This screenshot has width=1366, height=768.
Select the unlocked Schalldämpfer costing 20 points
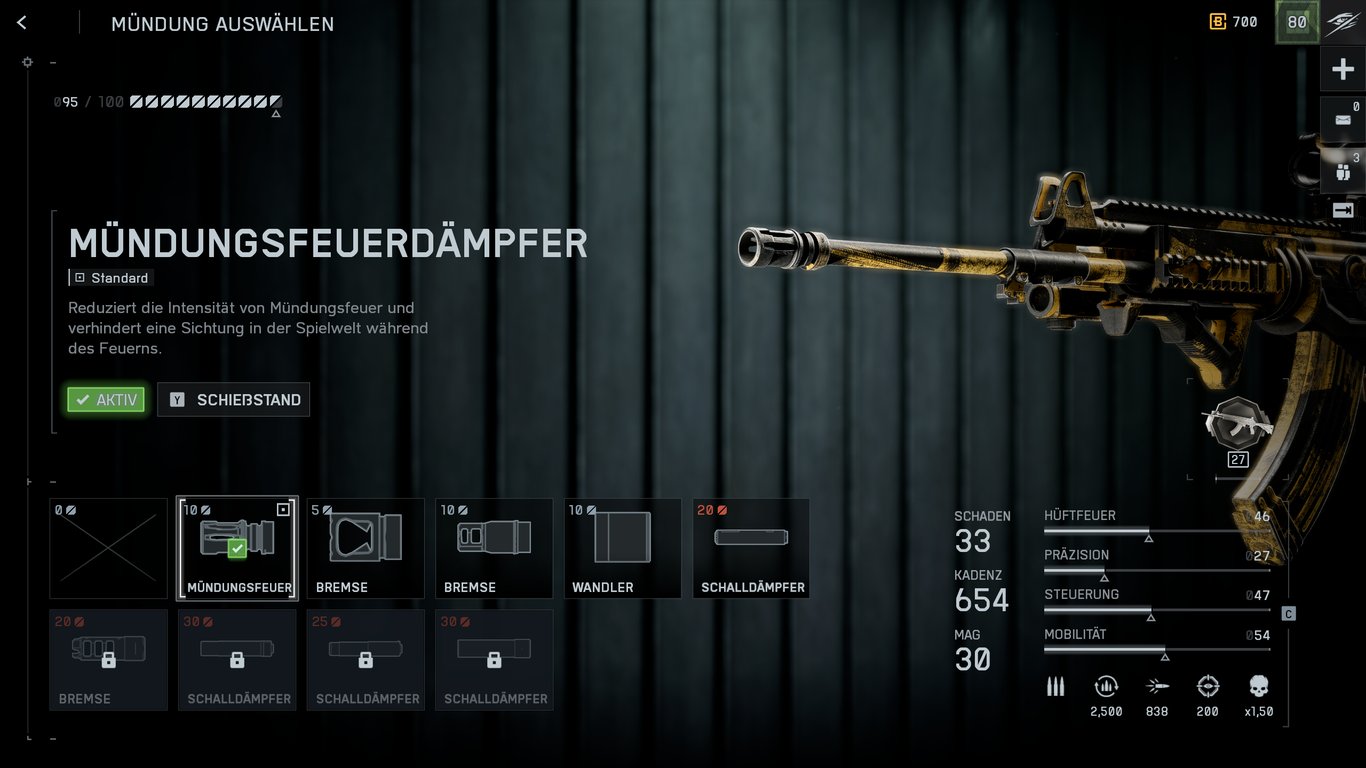[751, 548]
